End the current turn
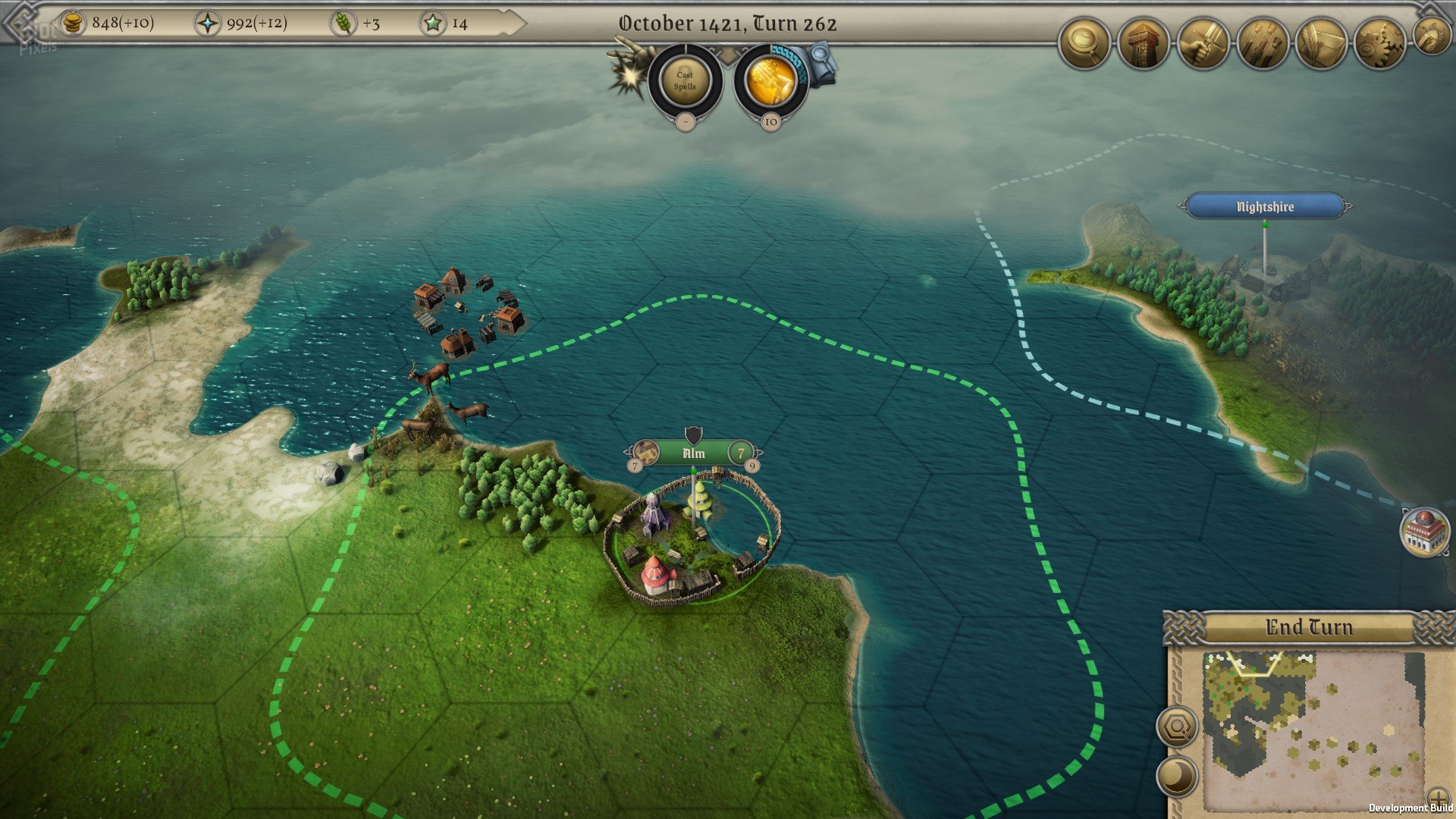Image resolution: width=1456 pixels, height=819 pixels. click(x=1308, y=628)
